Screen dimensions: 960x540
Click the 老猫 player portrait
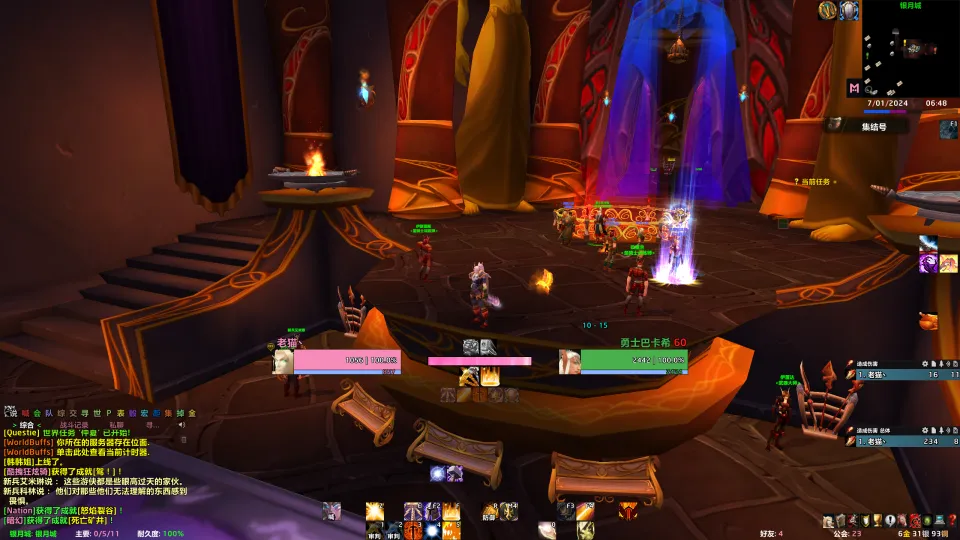tap(283, 361)
